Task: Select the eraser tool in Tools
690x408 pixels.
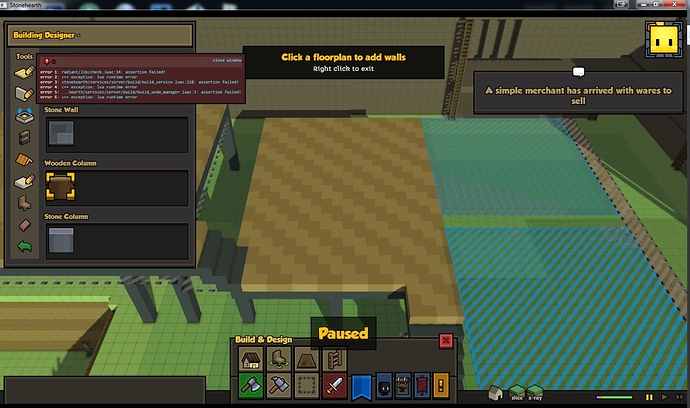Action: [24, 225]
